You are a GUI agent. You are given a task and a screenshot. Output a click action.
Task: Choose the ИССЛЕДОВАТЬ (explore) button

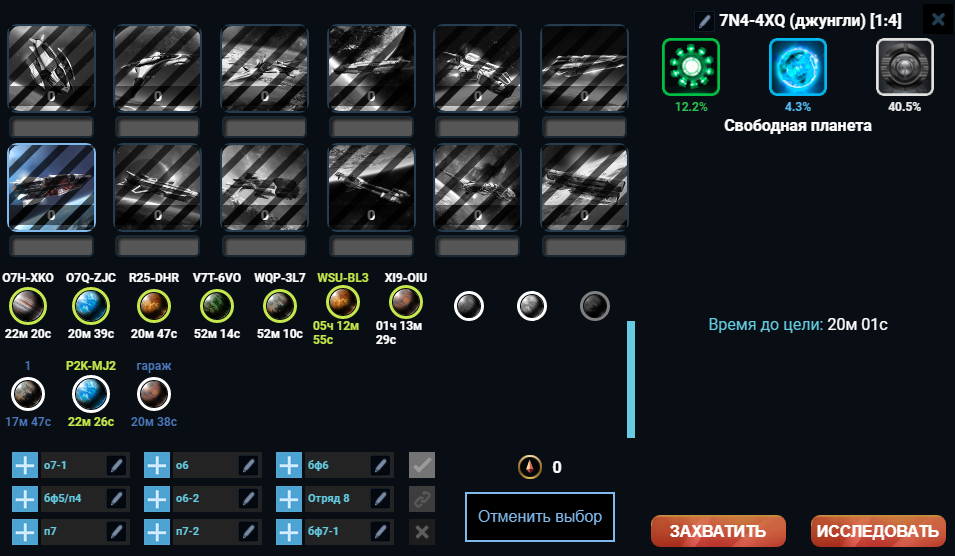click(x=878, y=530)
